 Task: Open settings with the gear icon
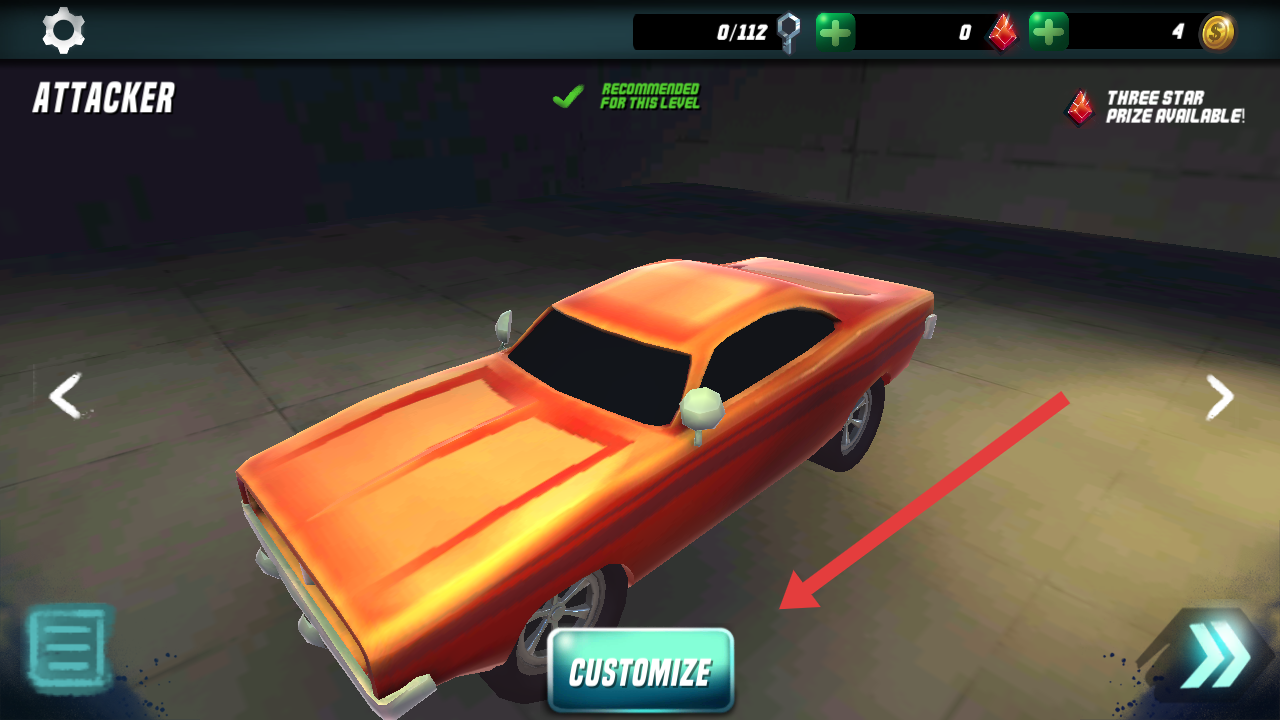pos(63,31)
